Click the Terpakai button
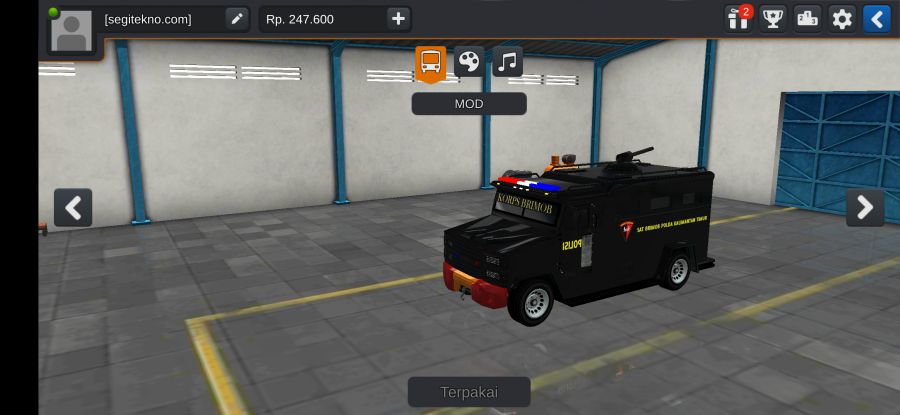This screenshot has width=900, height=415. pos(469,392)
